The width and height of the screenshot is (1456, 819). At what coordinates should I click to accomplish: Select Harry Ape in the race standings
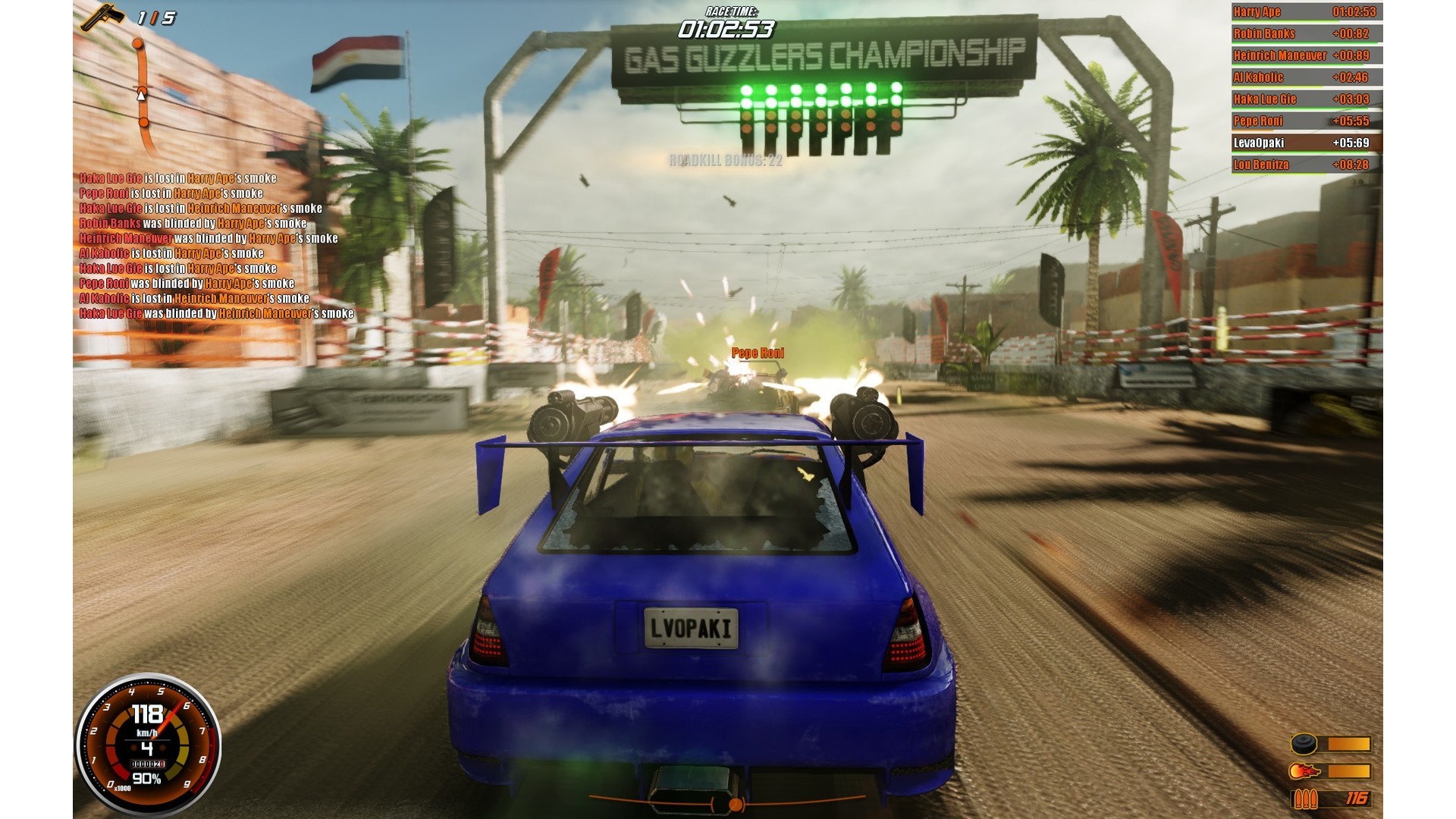1305,12
